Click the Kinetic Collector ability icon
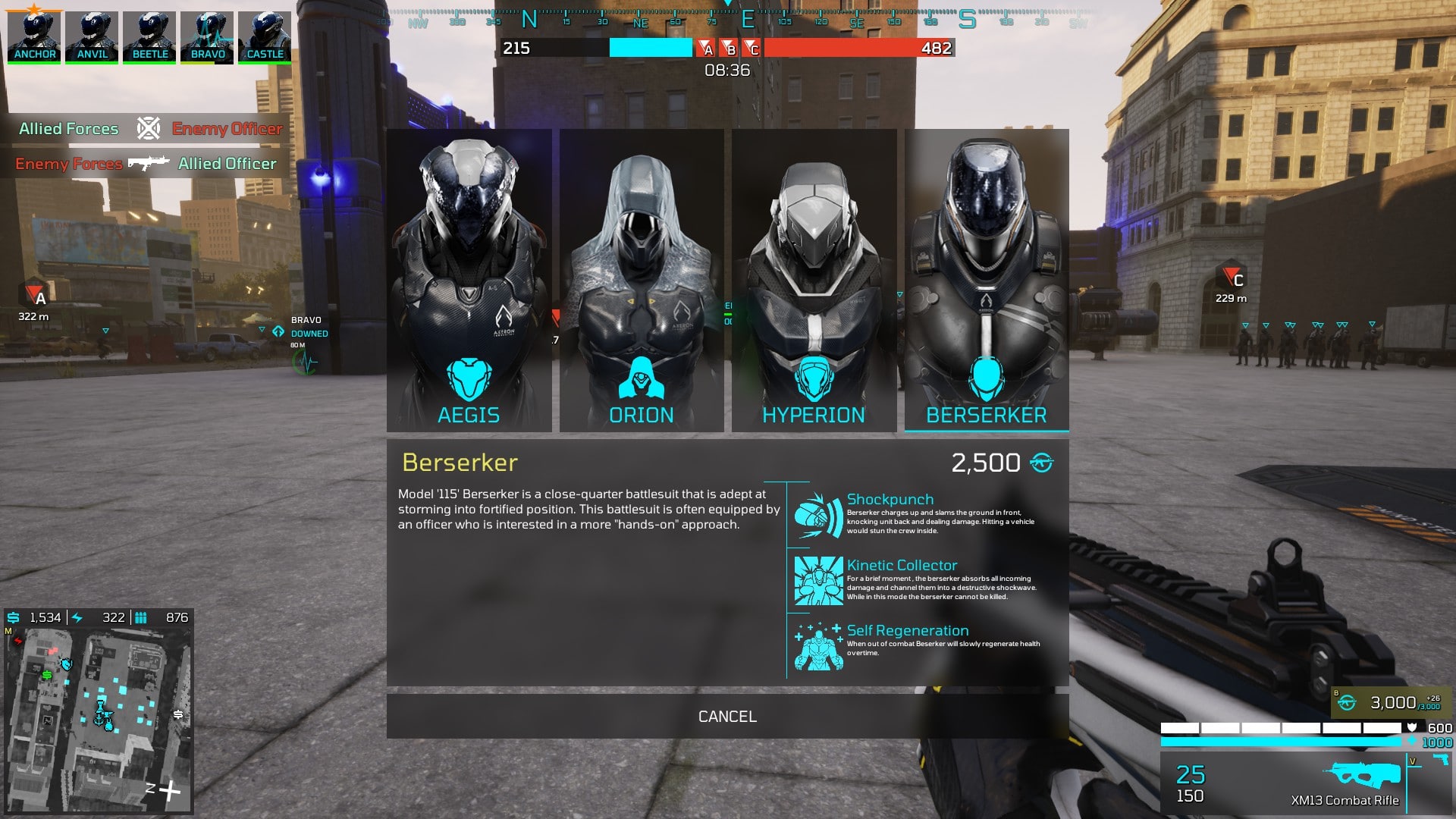This screenshot has height=819, width=1456. [818, 581]
